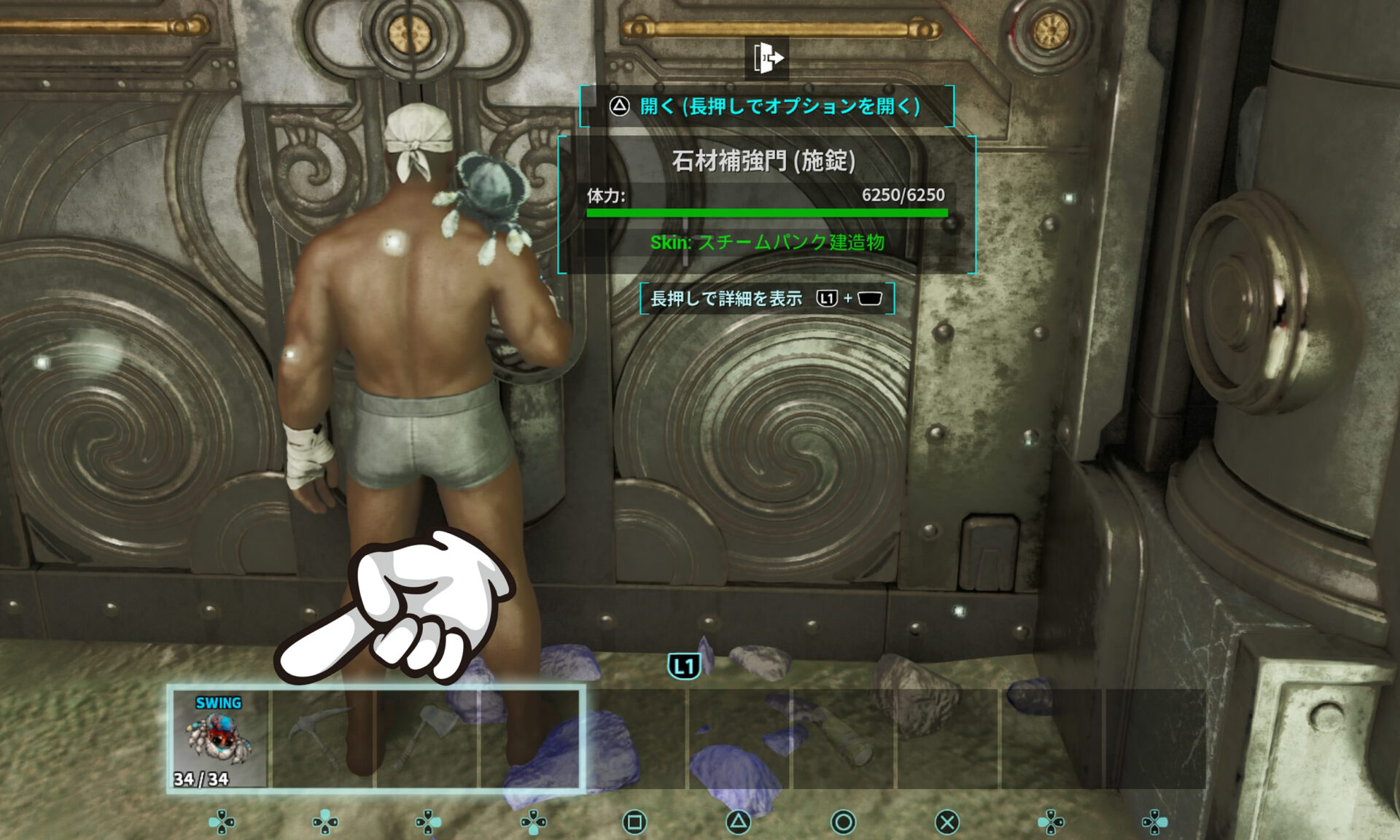The width and height of the screenshot is (1400, 840).
Task: Choose the hatchet hotbar slot
Action: (x=427, y=739)
